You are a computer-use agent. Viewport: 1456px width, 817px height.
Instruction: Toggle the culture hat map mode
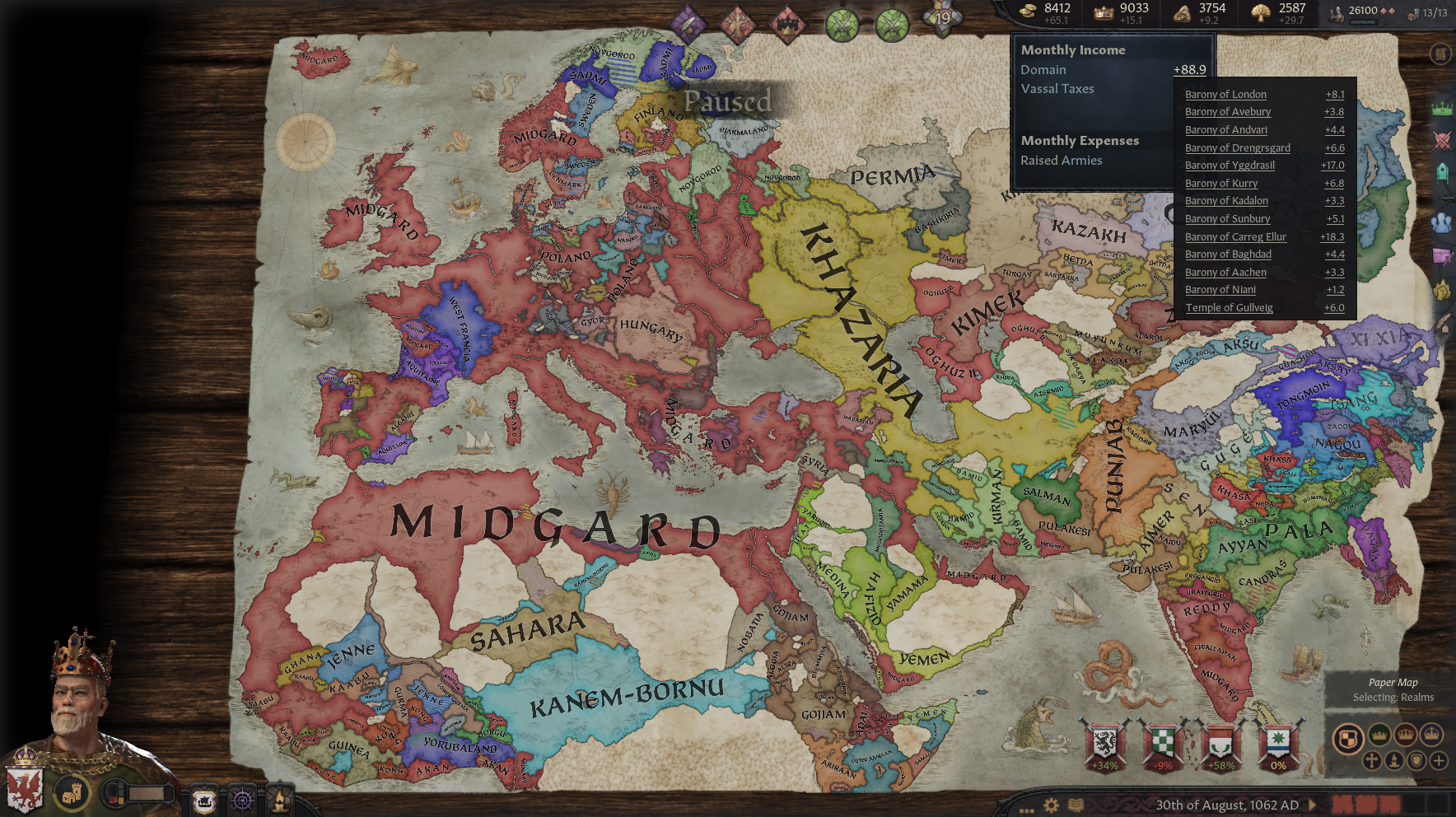click(1394, 761)
